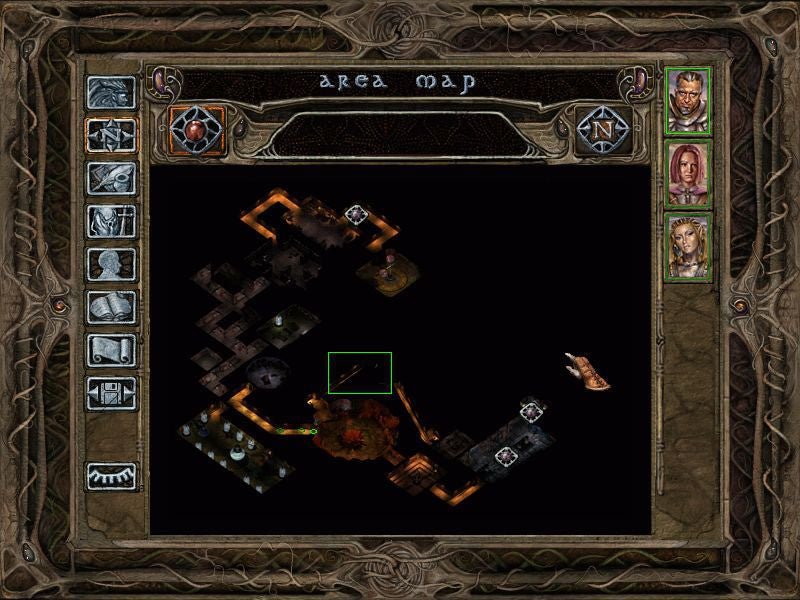Viewport: 800px width, 600px height.
Task: Activate the rest button with closed eye
Action: (x=111, y=476)
